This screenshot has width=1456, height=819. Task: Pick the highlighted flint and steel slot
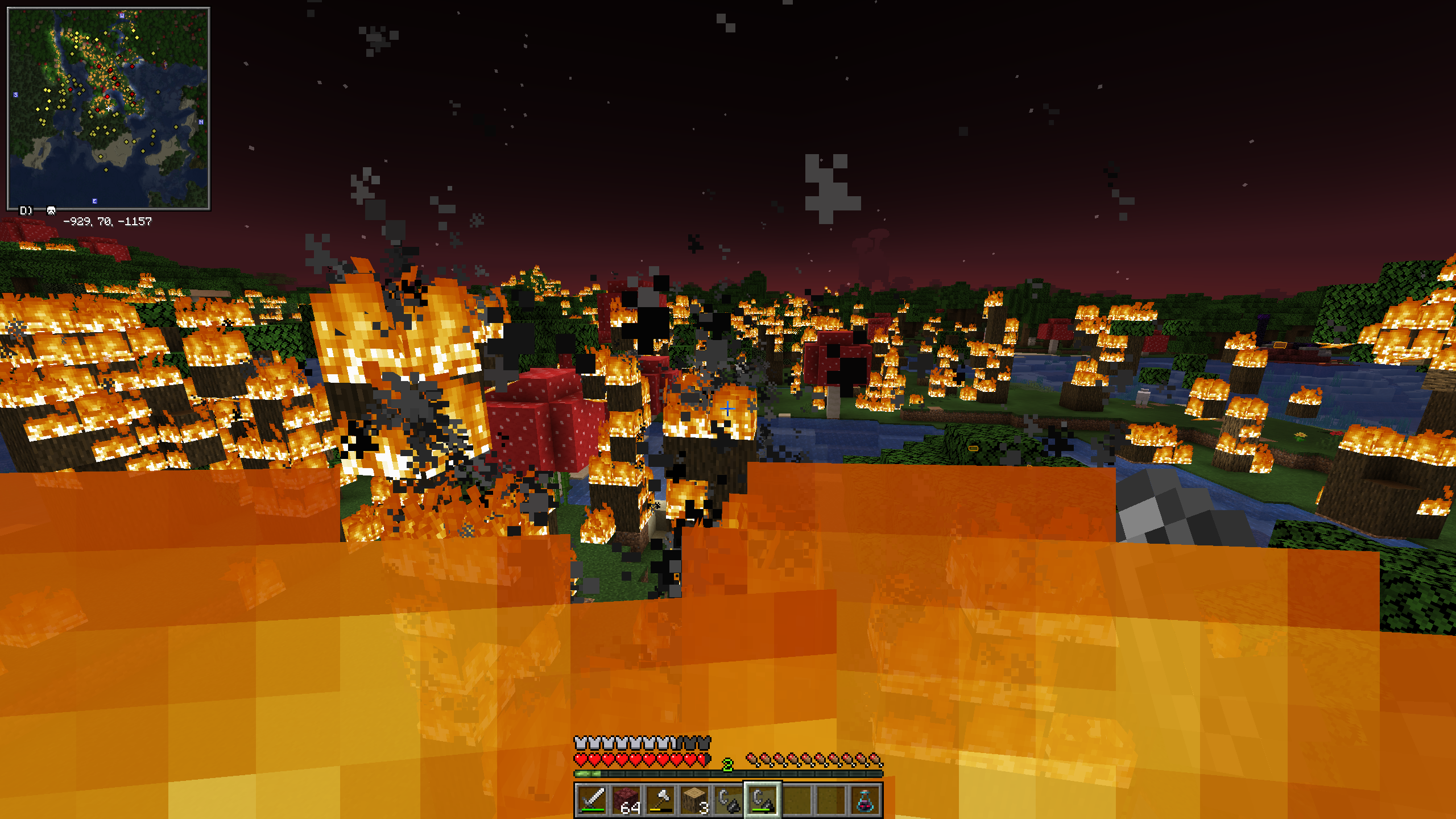point(763,800)
